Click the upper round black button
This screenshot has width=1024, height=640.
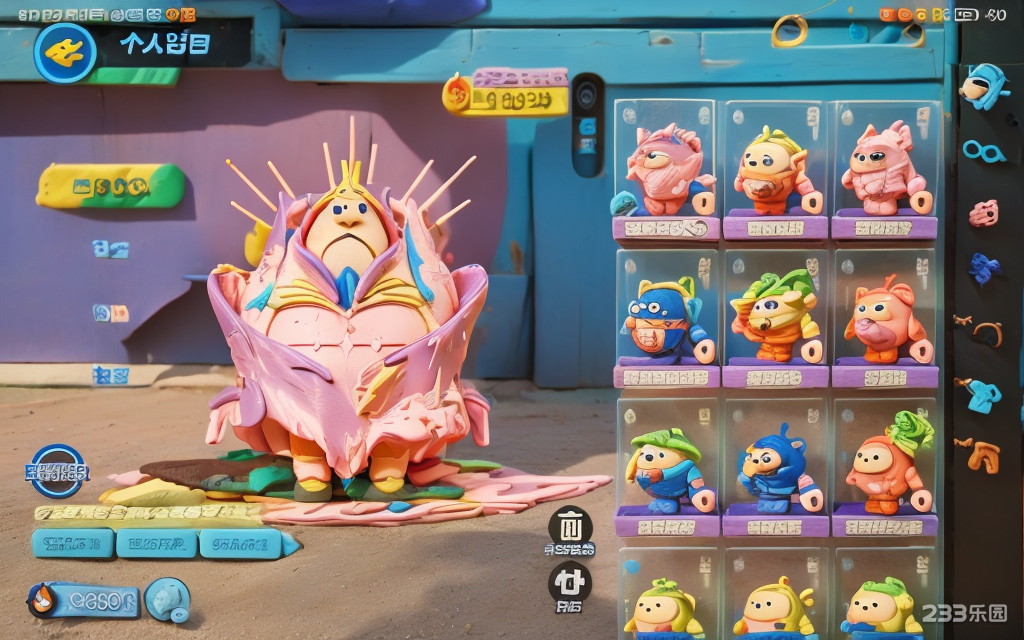tap(570, 527)
